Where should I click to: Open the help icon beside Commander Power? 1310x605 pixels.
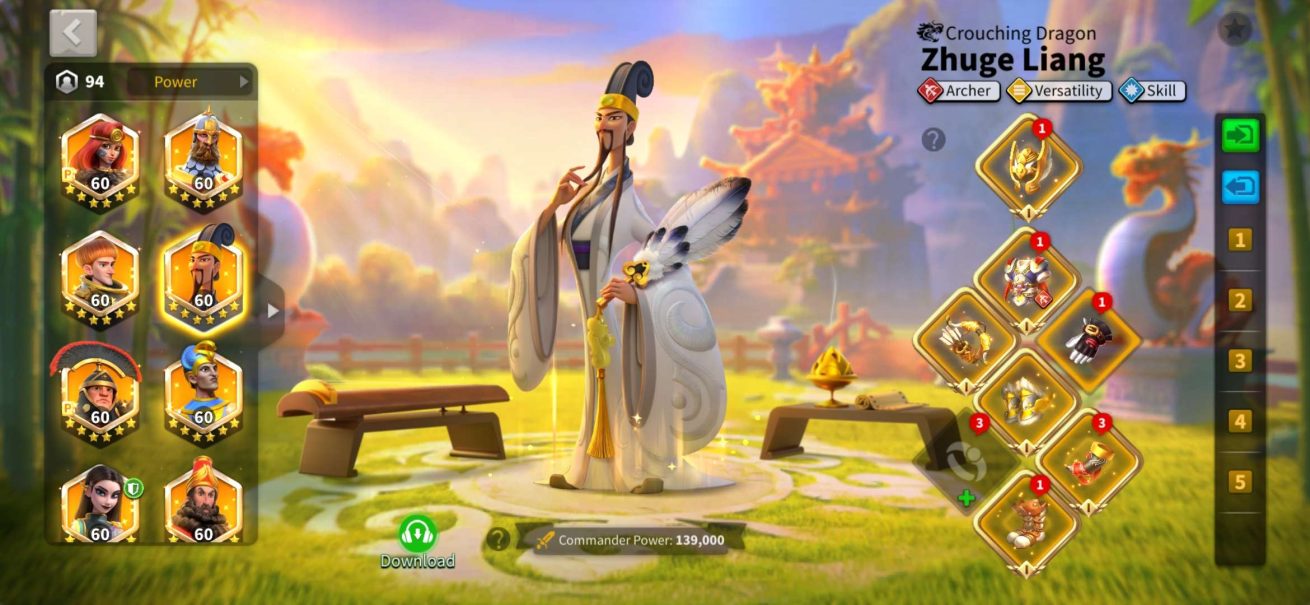coord(497,540)
